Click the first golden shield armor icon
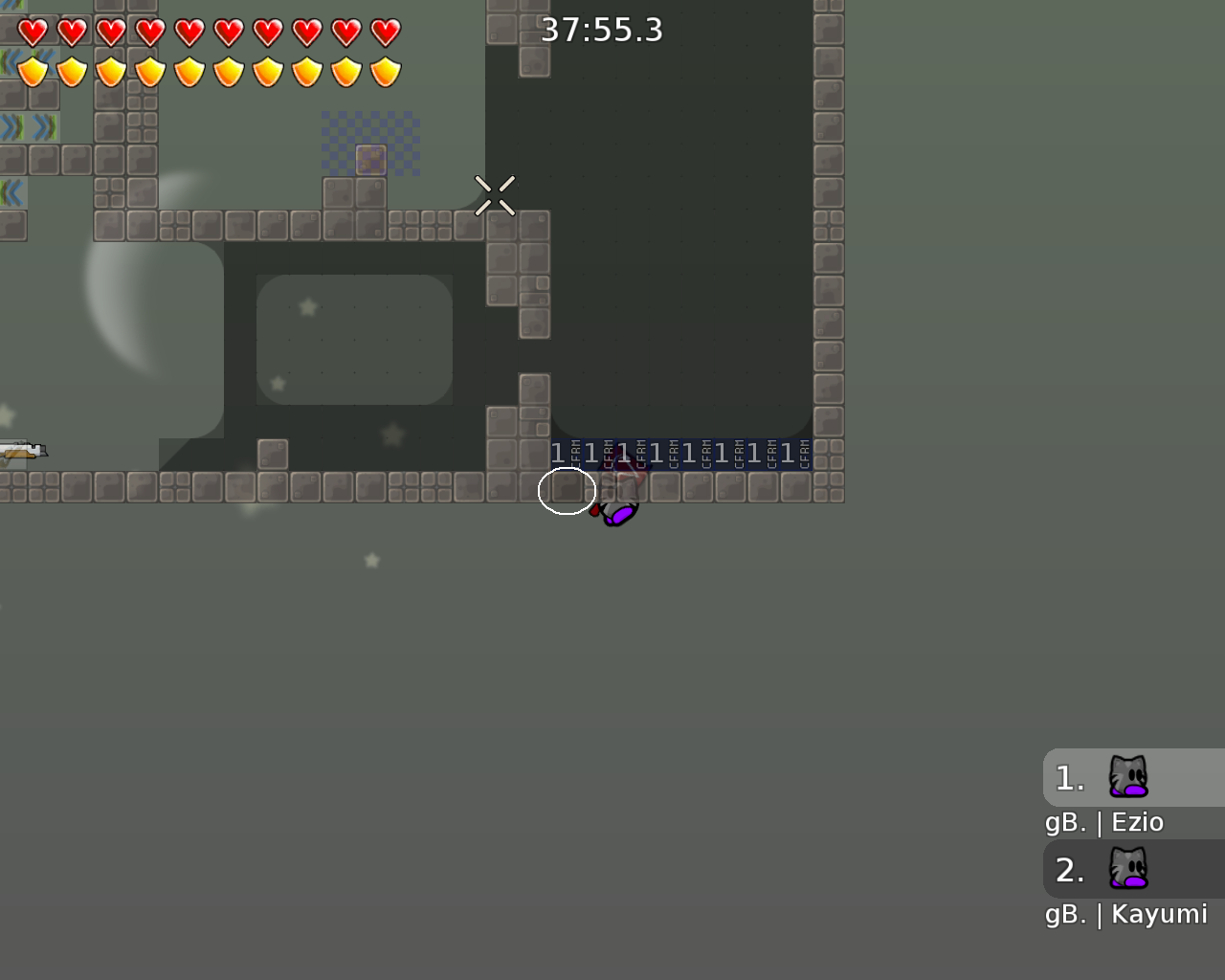 (32, 69)
